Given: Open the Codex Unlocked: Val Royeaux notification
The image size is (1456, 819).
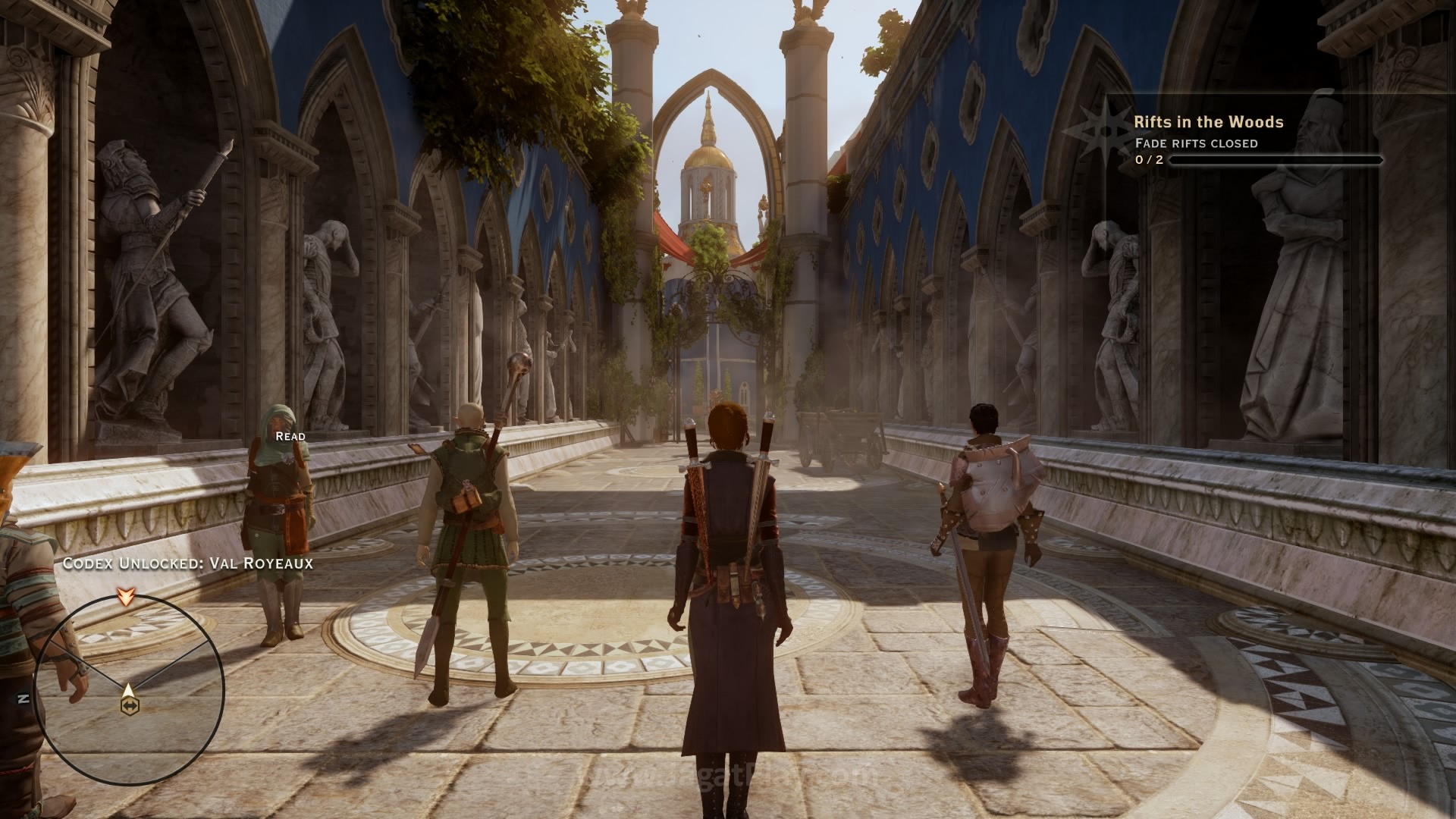Looking at the screenshot, I should (x=187, y=563).
